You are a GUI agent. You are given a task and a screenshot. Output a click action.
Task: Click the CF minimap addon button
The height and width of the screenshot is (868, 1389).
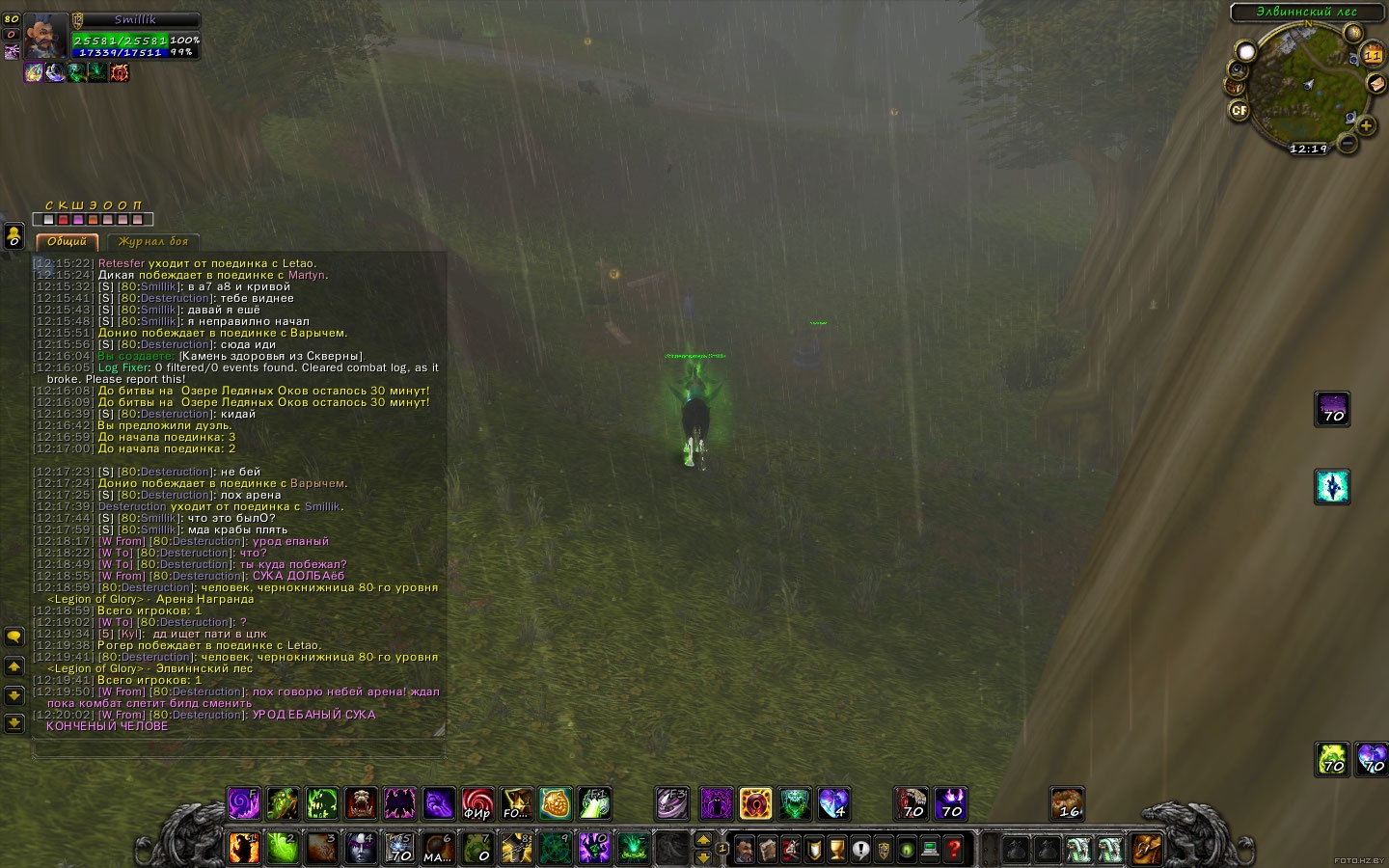1239,110
